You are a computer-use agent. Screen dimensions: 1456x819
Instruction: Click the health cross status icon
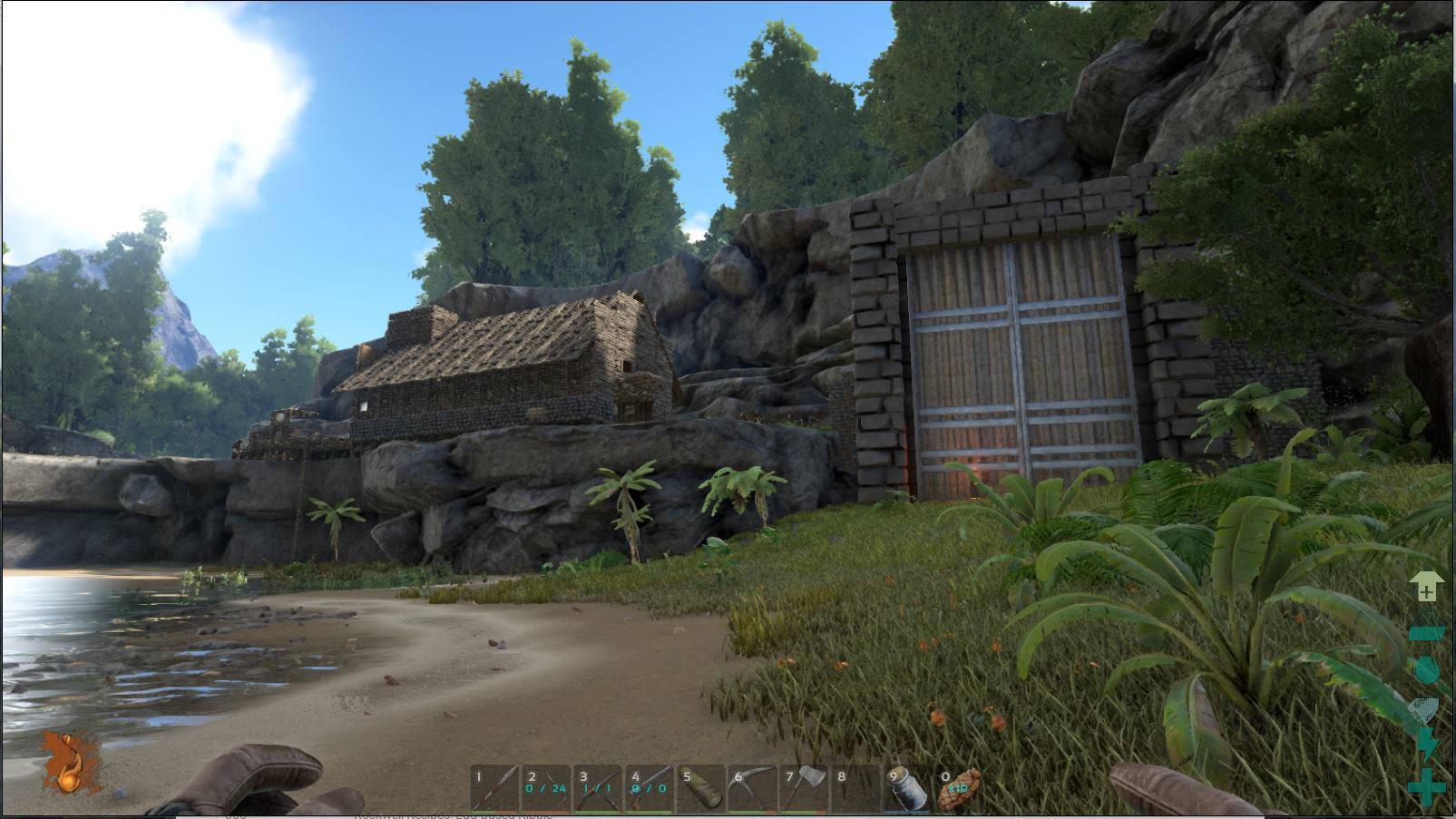[x=1426, y=786]
